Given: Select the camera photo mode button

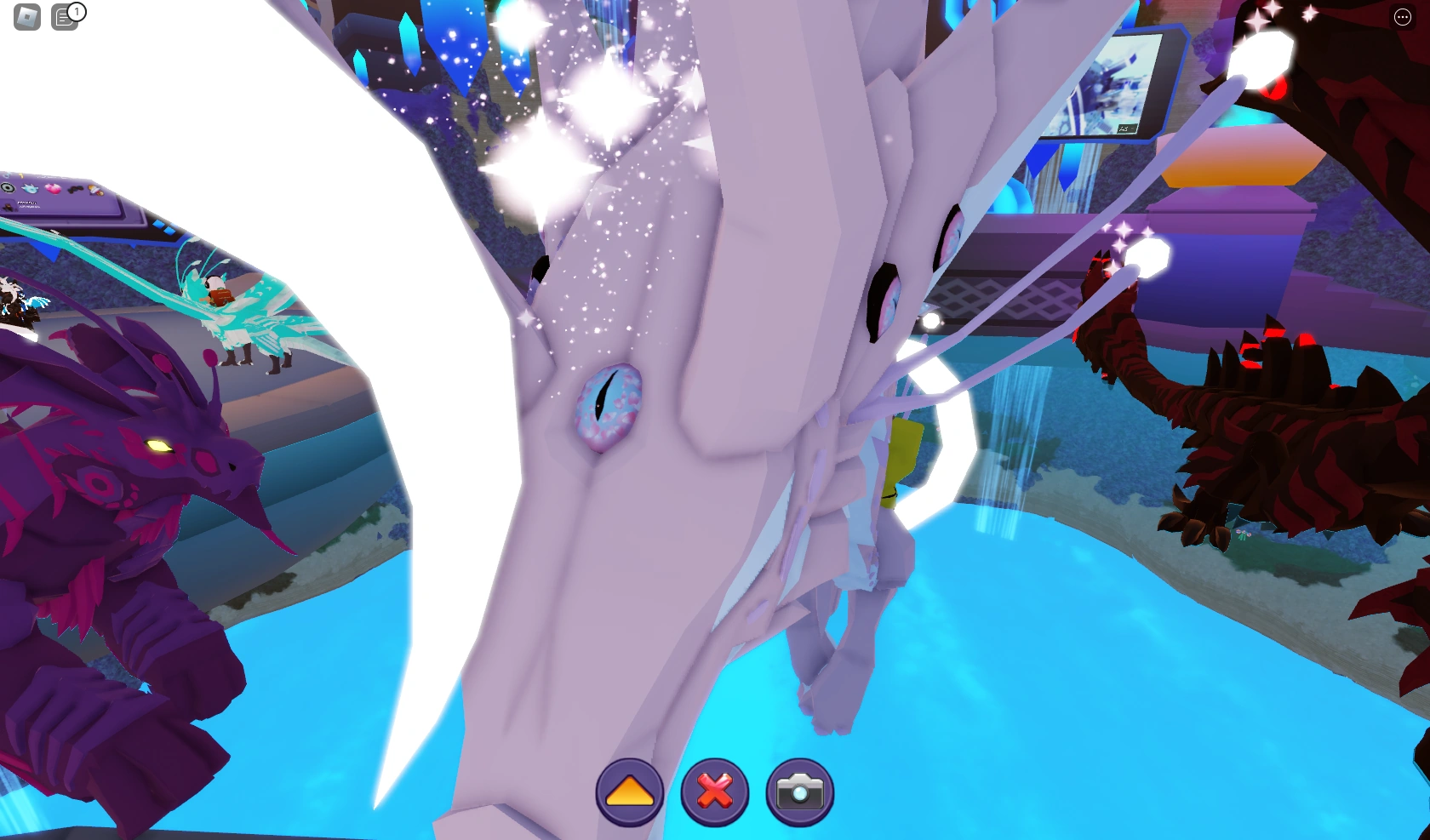Looking at the screenshot, I should 798,792.
